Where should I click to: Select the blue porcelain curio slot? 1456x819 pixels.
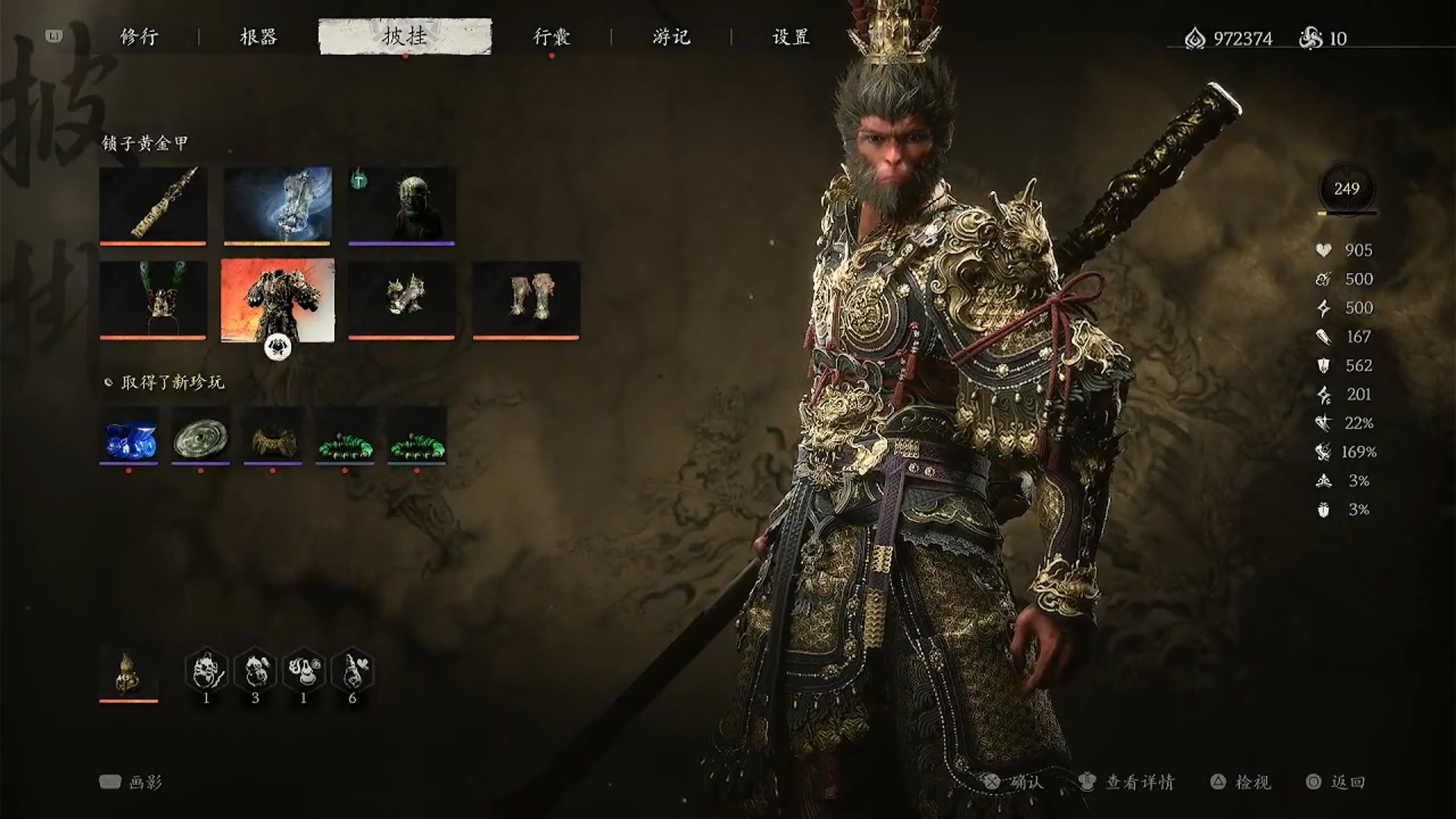coord(129,436)
